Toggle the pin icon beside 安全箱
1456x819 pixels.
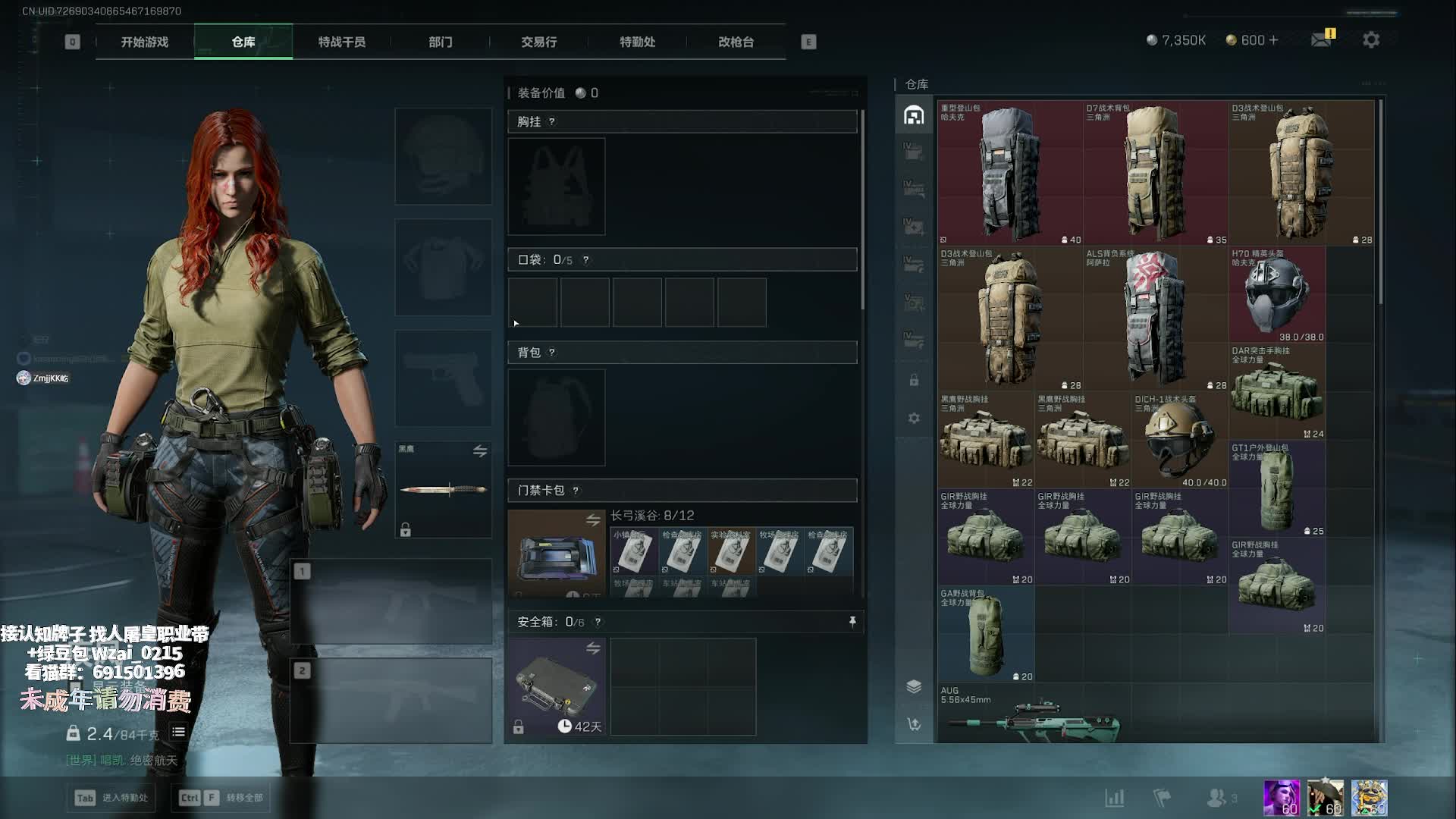click(852, 622)
